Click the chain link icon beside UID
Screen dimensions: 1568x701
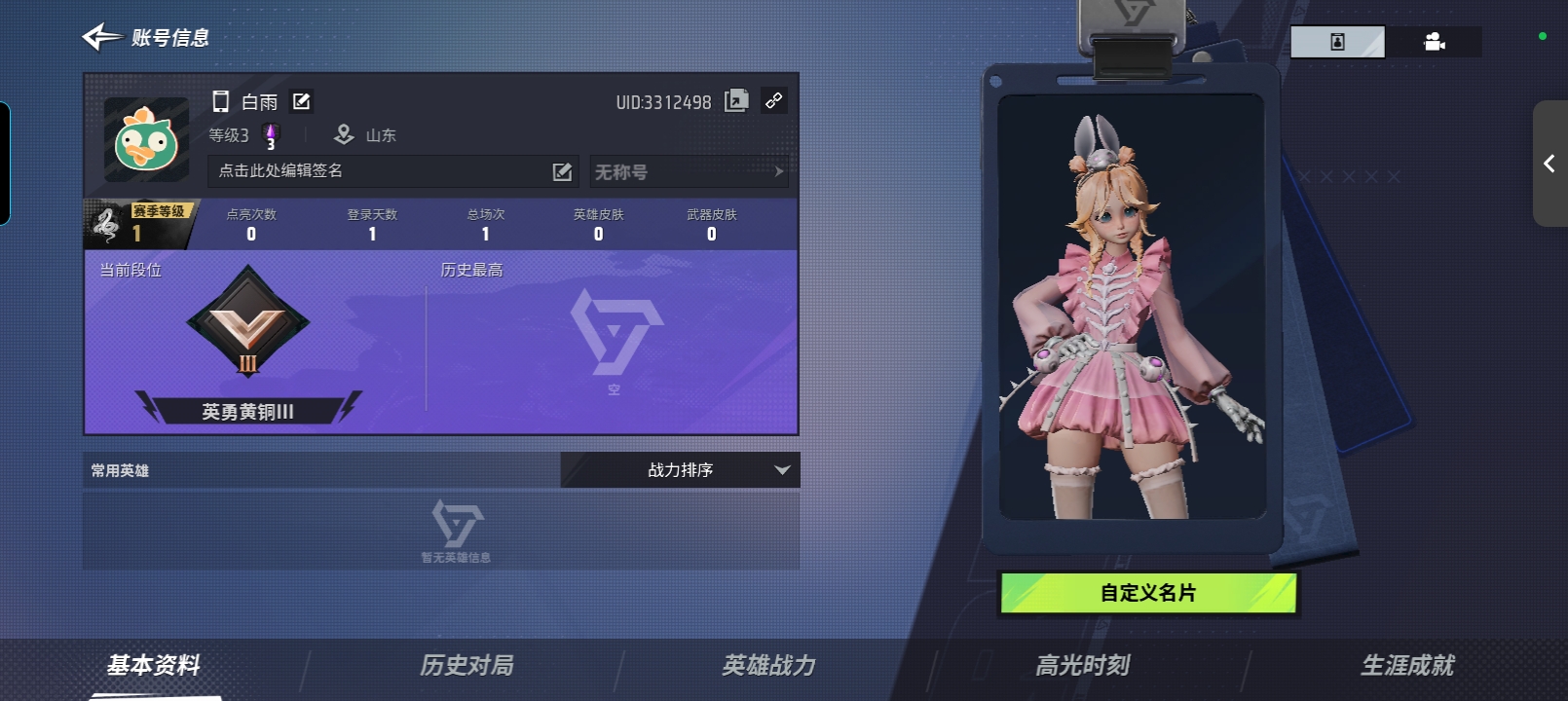(774, 100)
